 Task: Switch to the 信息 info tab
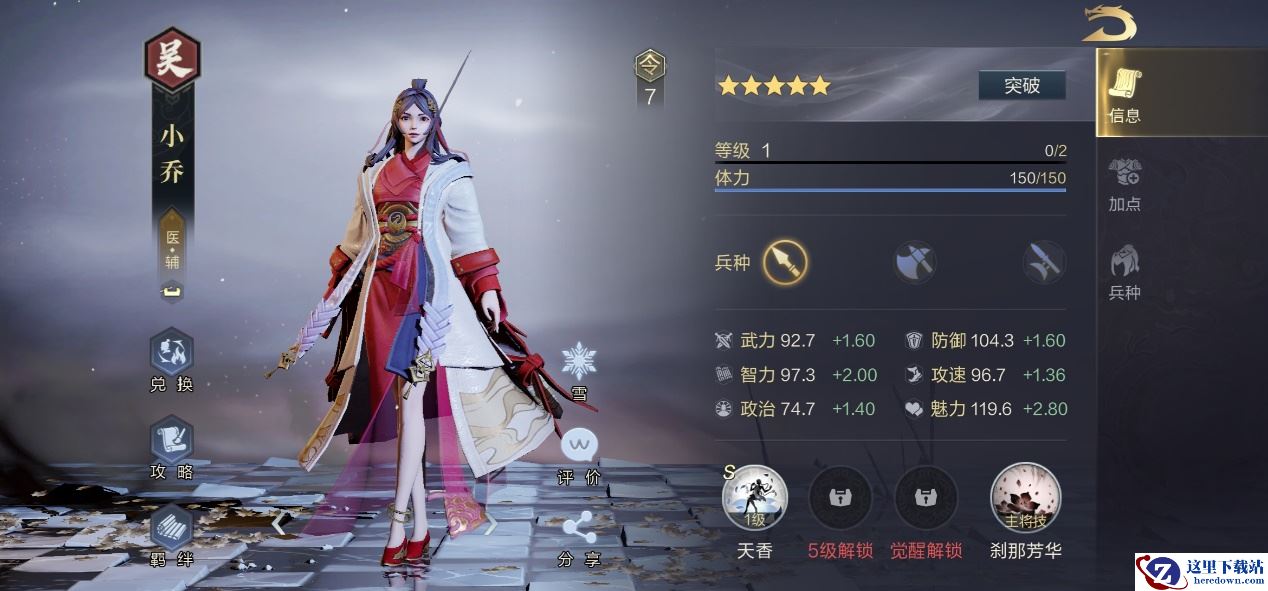tap(1125, 95)
